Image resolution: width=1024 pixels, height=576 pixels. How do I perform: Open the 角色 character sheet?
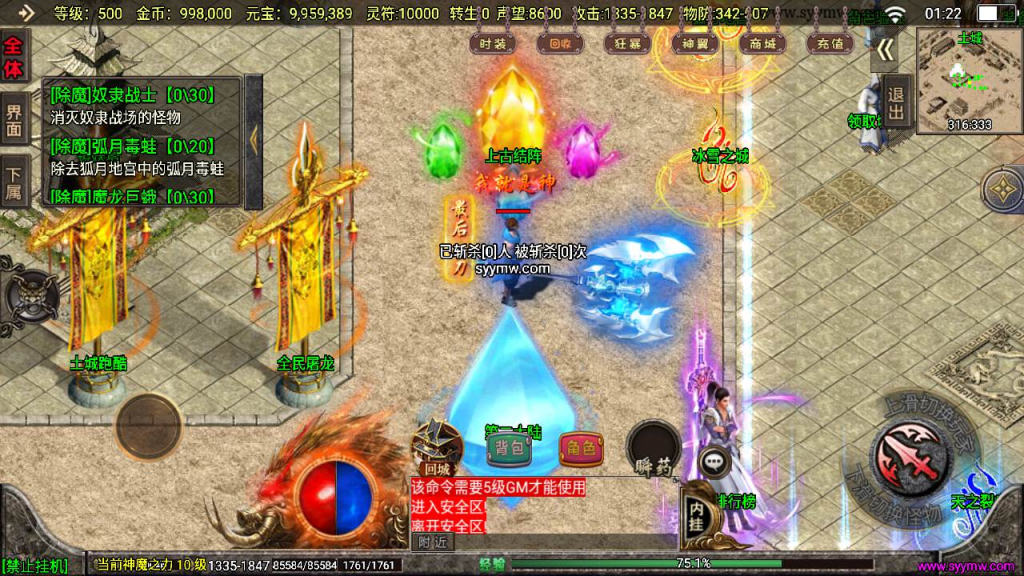pos(581,449)
